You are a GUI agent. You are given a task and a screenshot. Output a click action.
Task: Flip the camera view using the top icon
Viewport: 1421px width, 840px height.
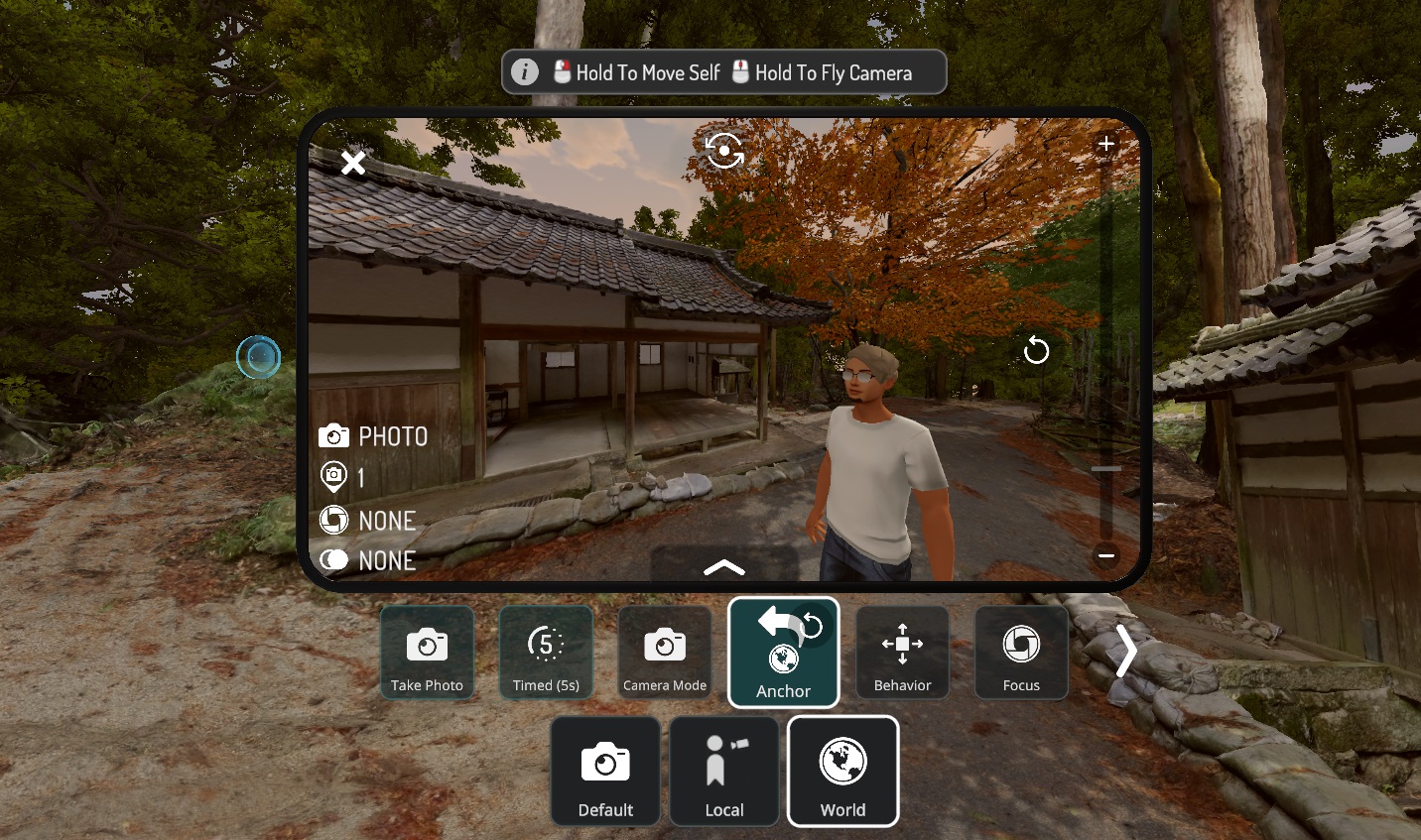[x=724, y=151]
